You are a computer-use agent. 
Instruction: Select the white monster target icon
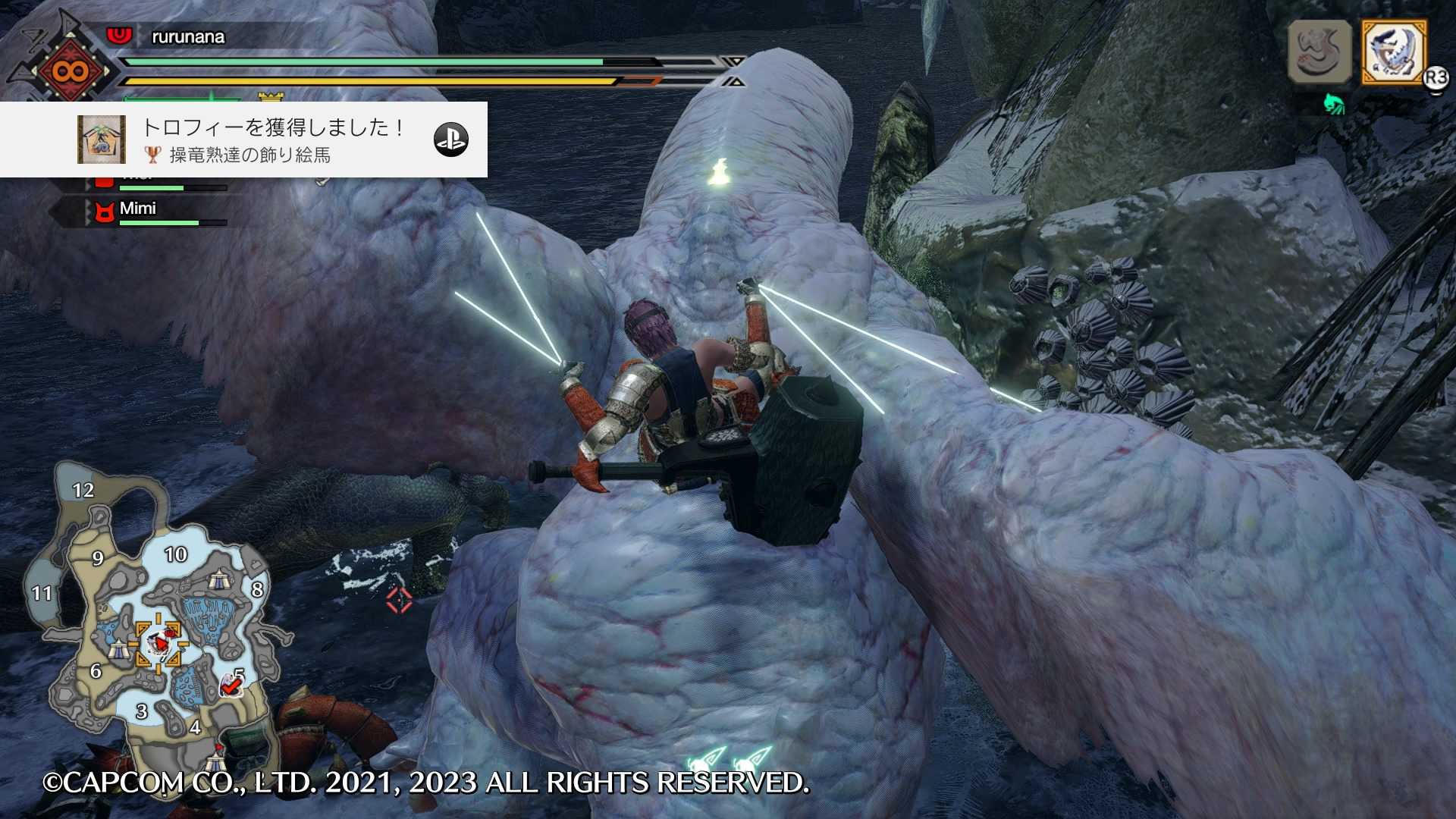coord(1394,52)
